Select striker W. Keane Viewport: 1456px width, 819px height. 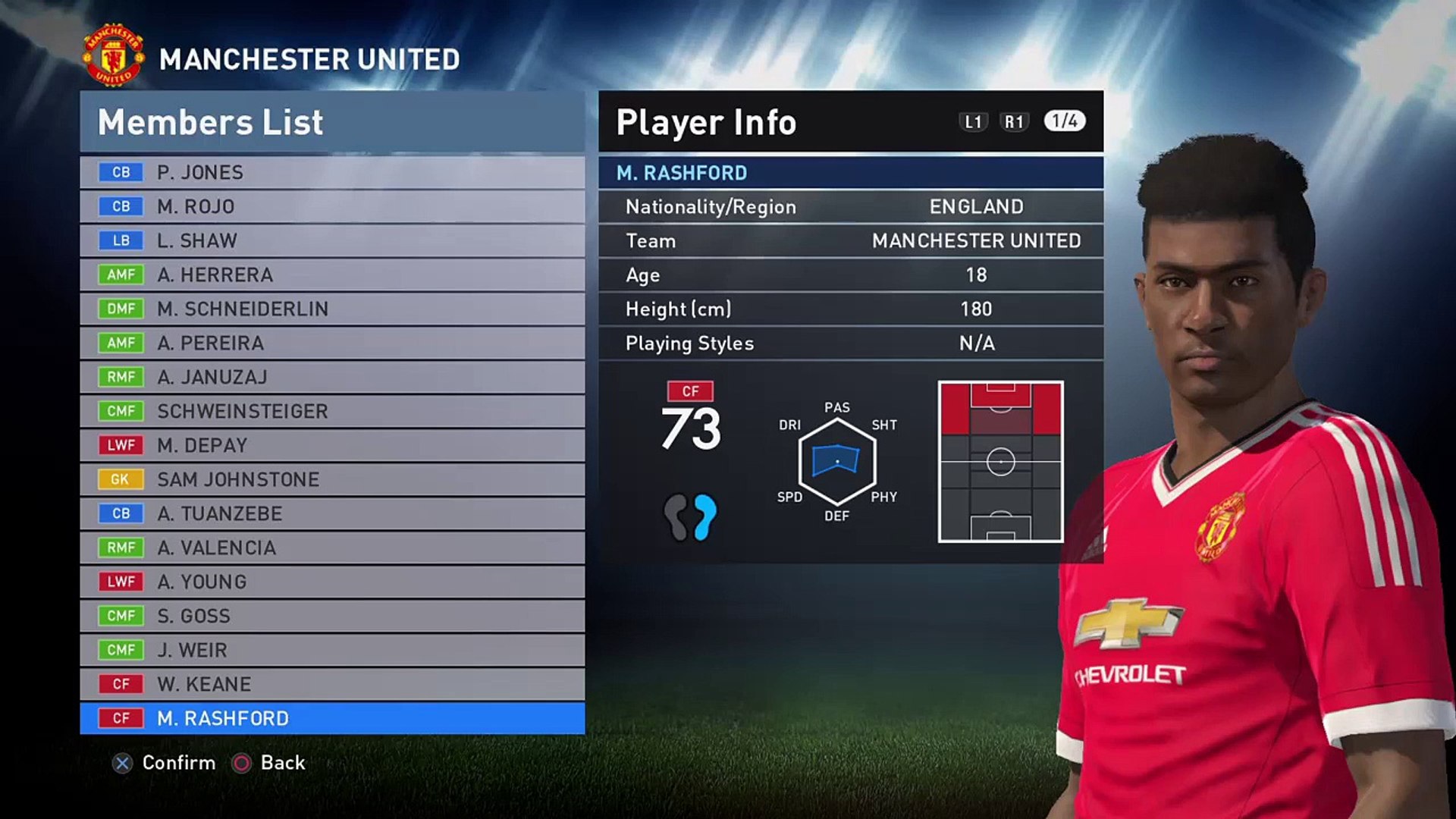(x=332, y=684)
